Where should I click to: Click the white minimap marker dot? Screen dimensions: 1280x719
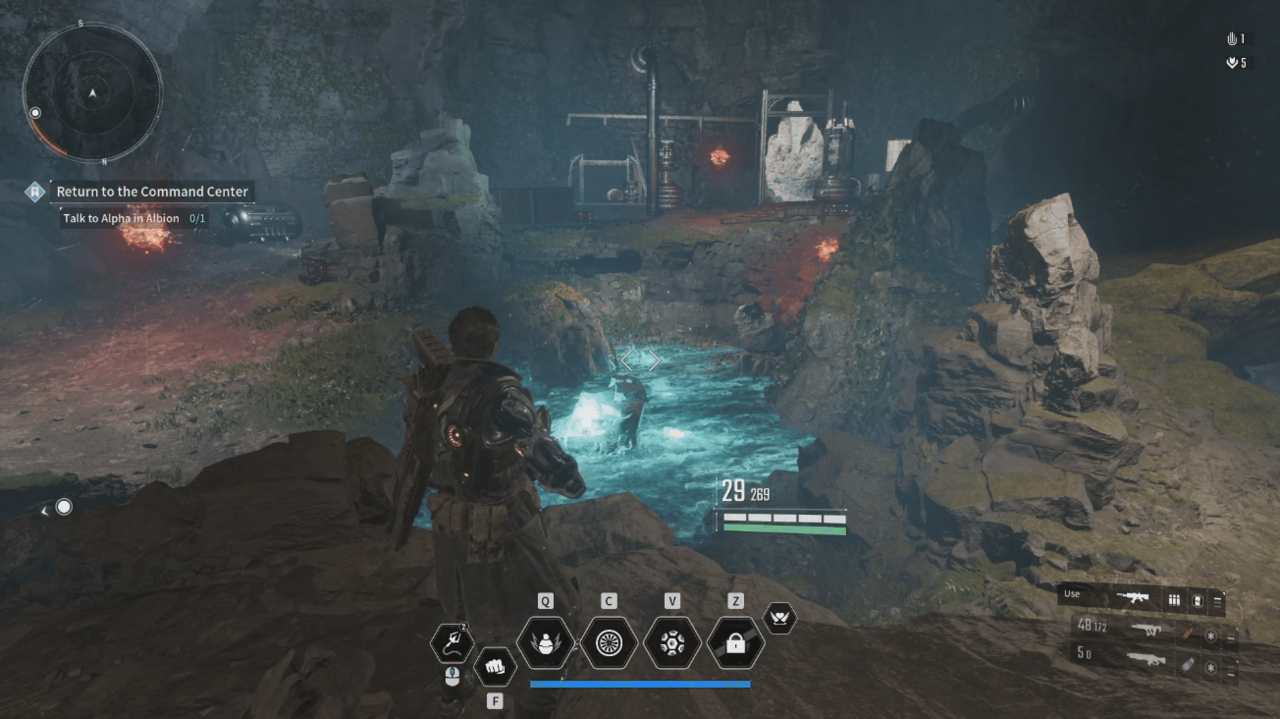(x=36, y=113)
